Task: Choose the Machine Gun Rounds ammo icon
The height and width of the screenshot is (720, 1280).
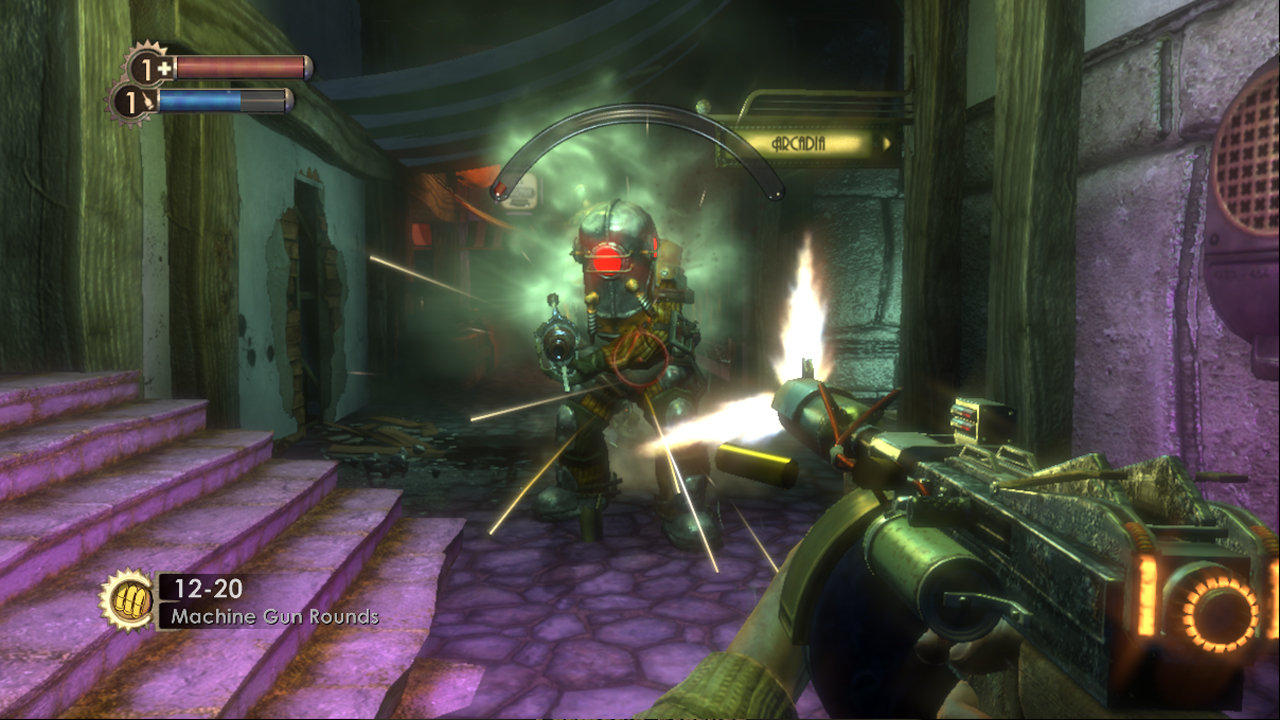Action: [126, 599]
